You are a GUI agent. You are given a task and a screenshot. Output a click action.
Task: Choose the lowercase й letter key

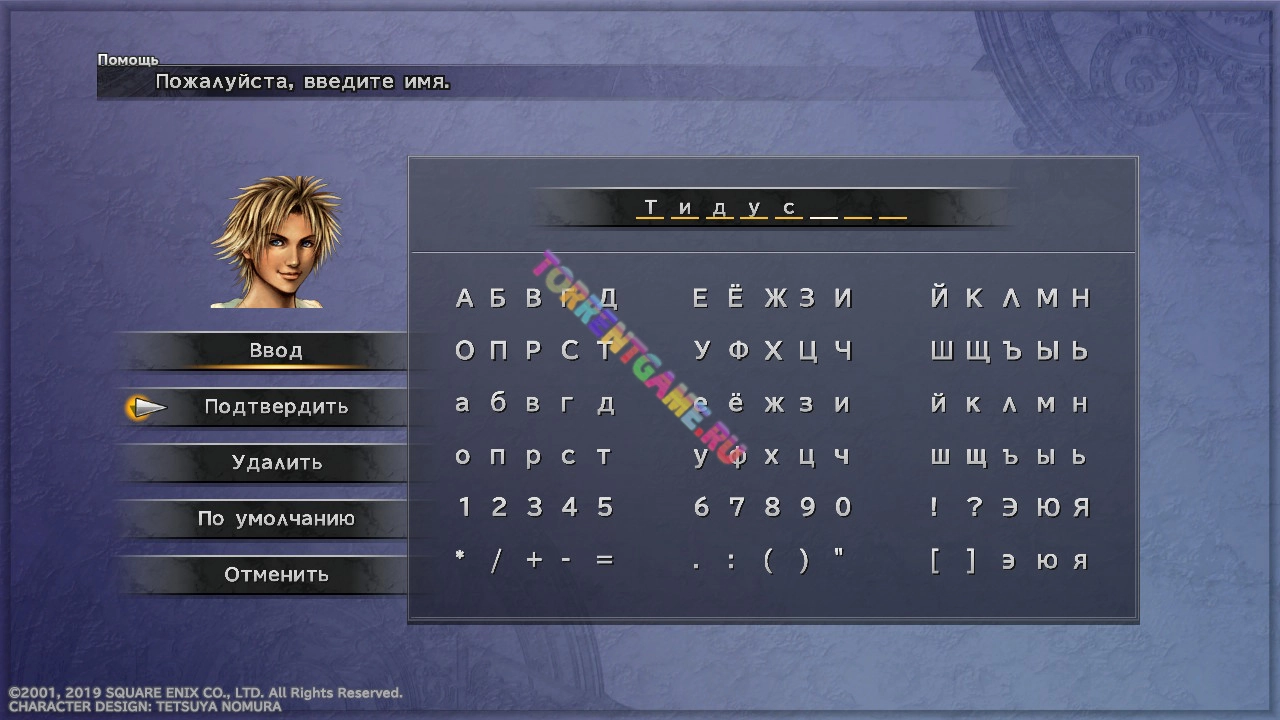click(938, 403)
